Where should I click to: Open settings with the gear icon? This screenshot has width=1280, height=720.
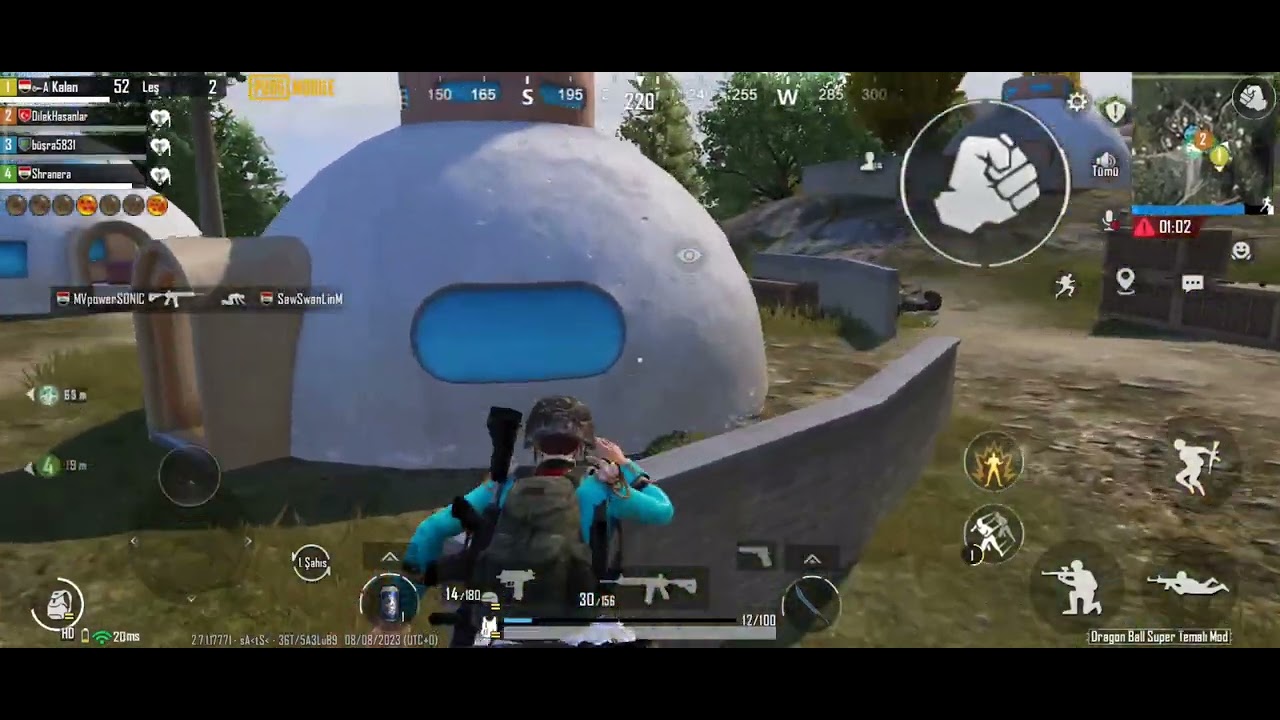[x=1077, y=102]
